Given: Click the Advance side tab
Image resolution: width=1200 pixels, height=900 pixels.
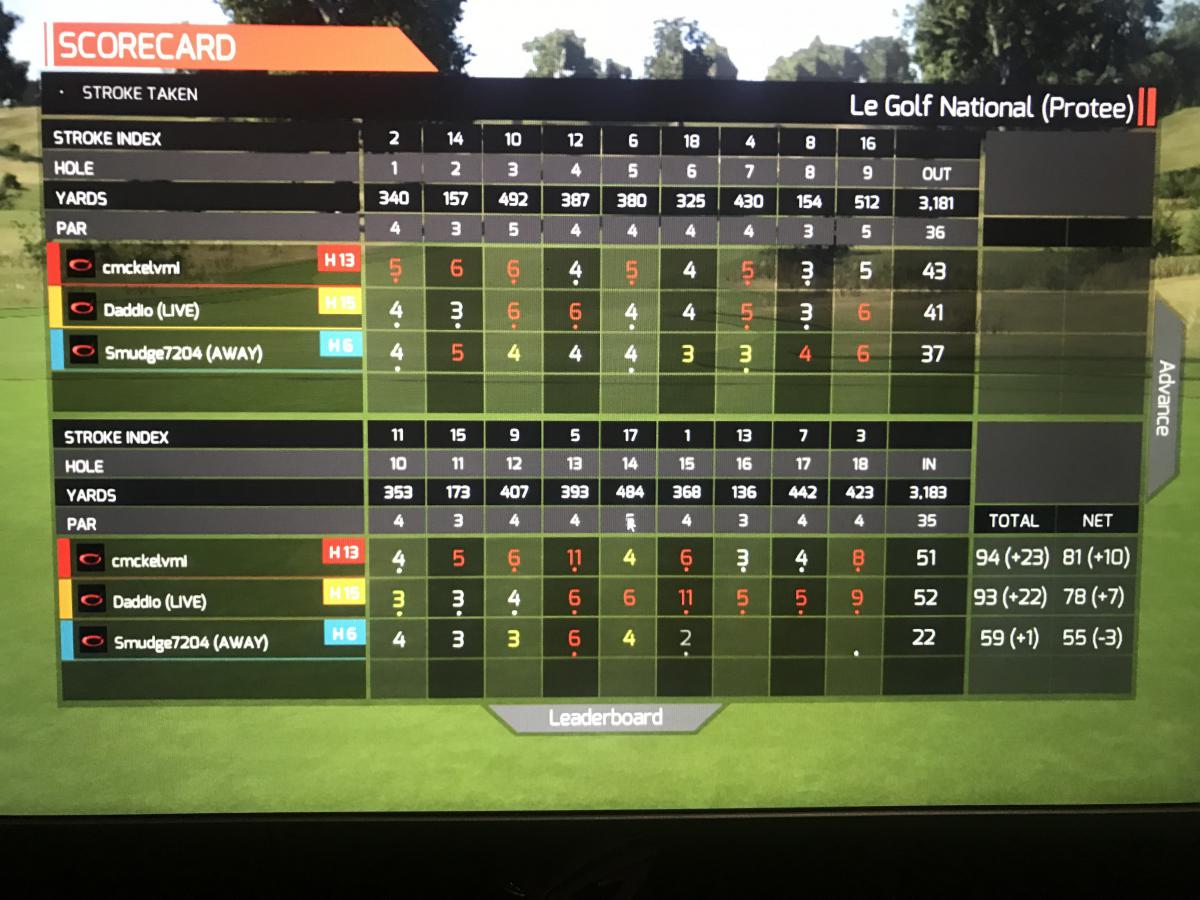Looking at the screenshot, I should (1164, 399).
